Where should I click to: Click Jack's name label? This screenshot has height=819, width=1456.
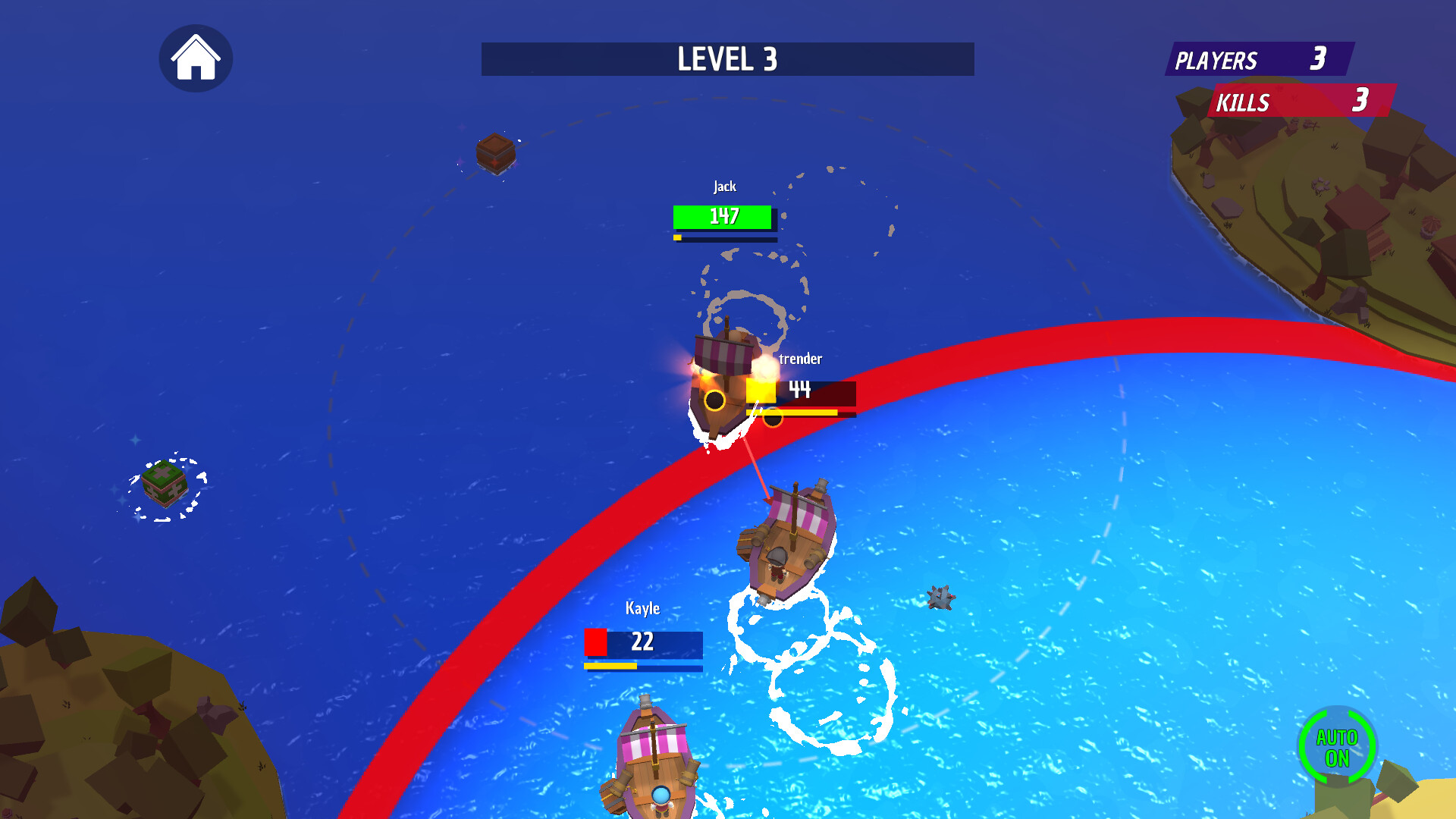723,185
